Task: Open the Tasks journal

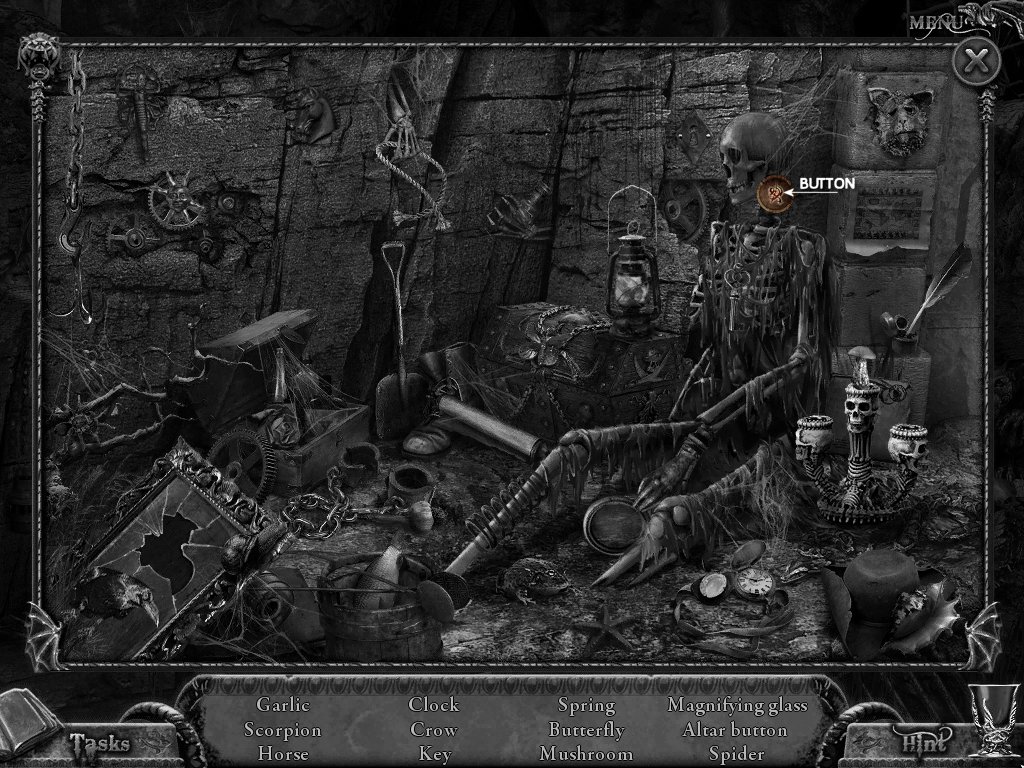Action: pos(99,742)
